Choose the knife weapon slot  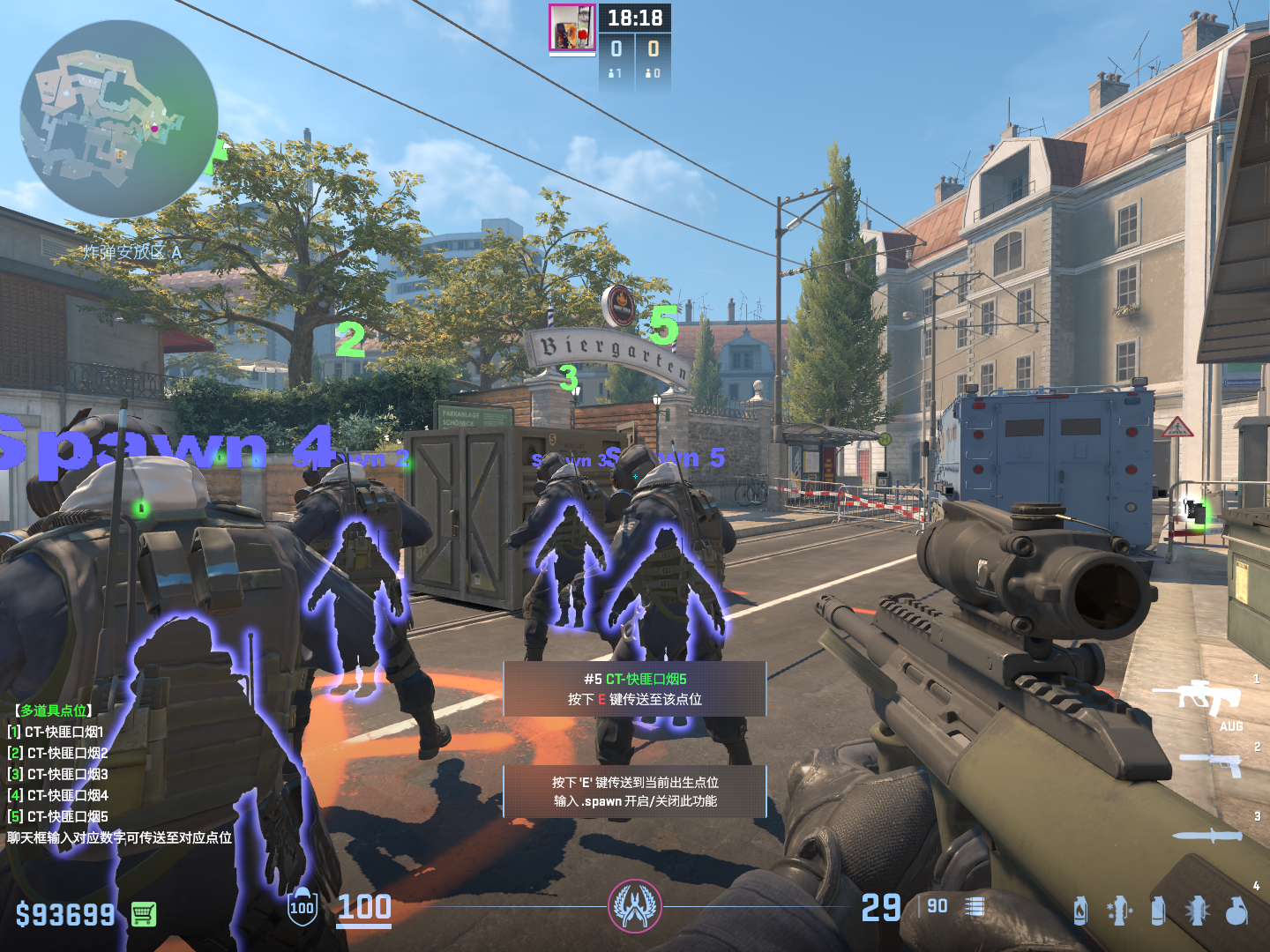tap(1206, 836)
